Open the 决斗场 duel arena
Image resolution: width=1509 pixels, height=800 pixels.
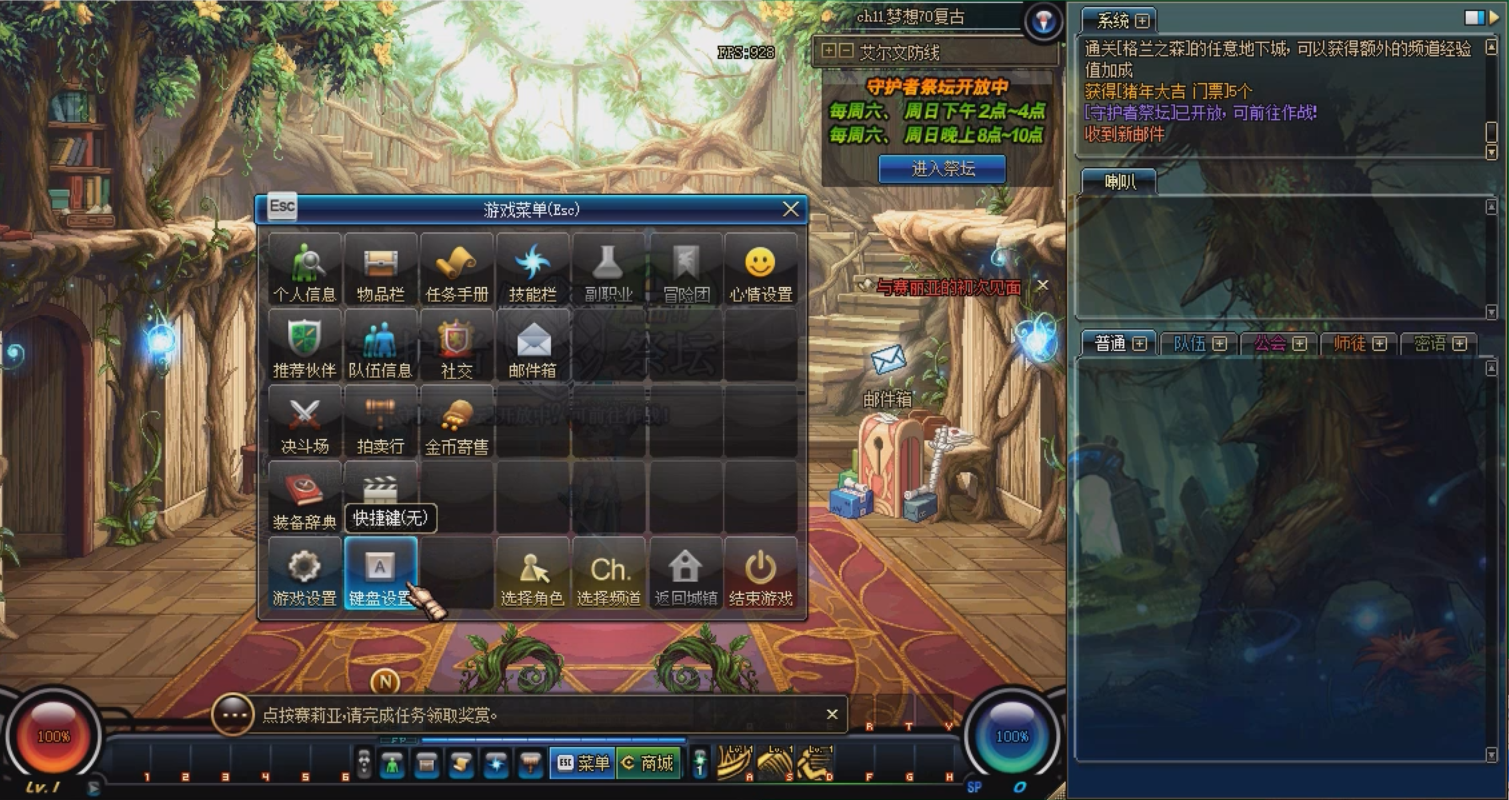303,420
